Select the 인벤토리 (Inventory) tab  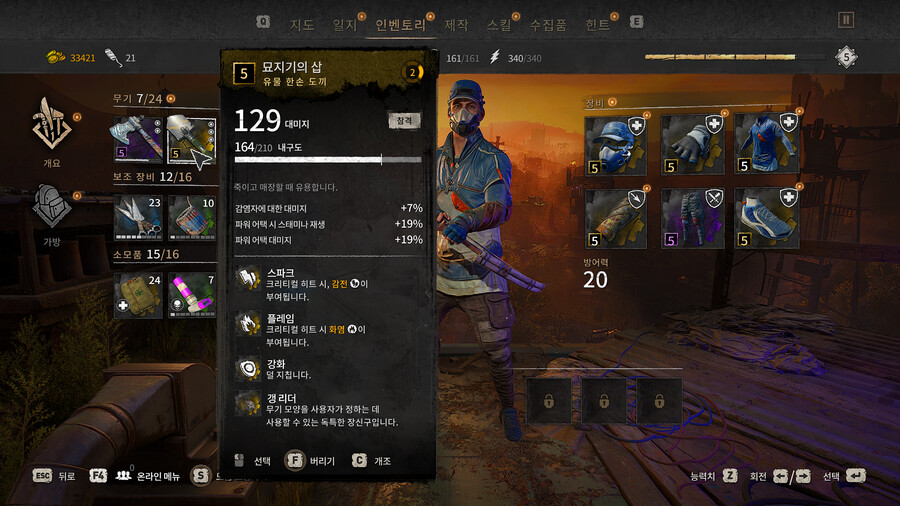[401, 24]
